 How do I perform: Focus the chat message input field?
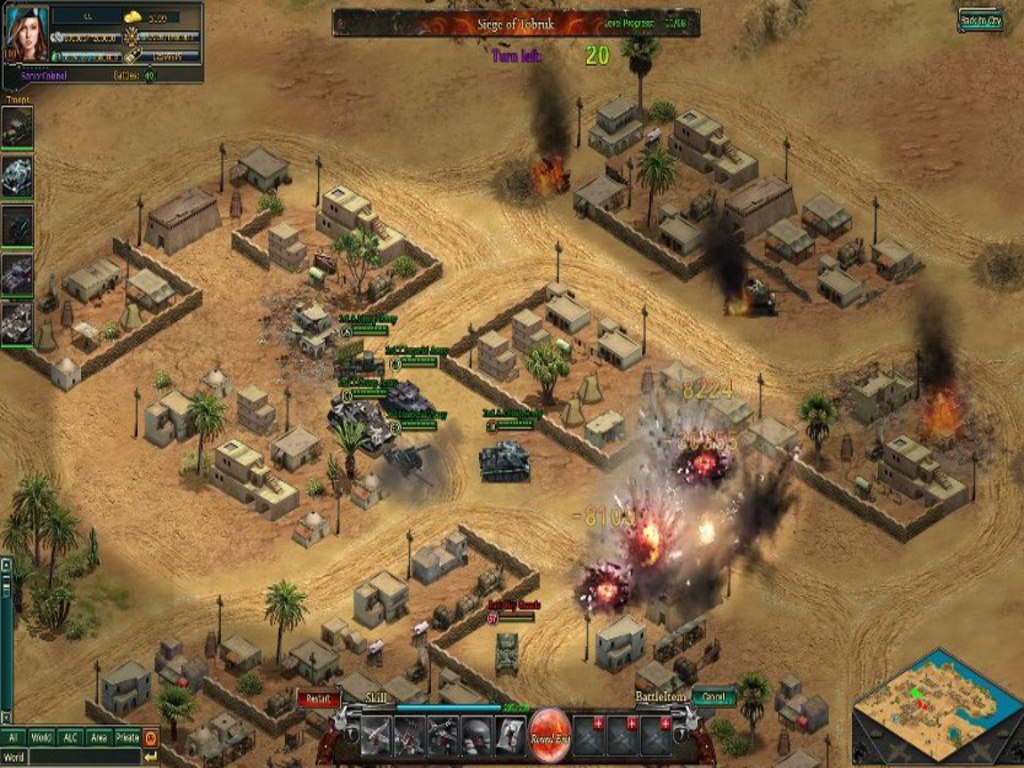click(85, 757)
